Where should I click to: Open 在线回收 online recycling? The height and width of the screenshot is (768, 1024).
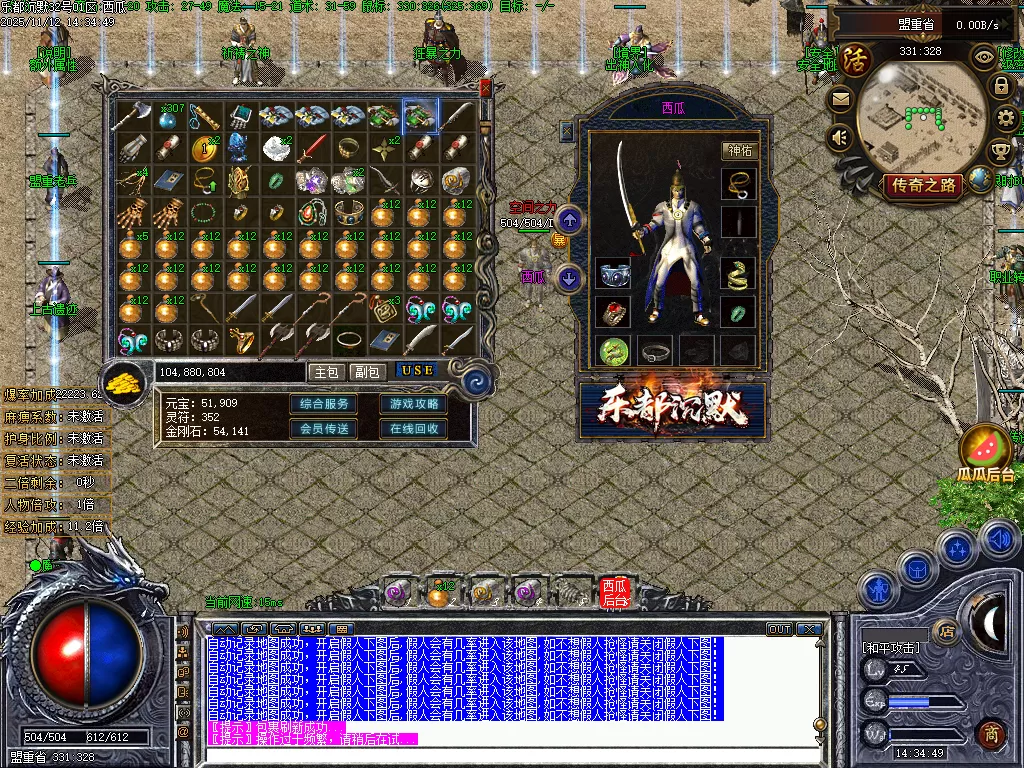click(413, 429)
